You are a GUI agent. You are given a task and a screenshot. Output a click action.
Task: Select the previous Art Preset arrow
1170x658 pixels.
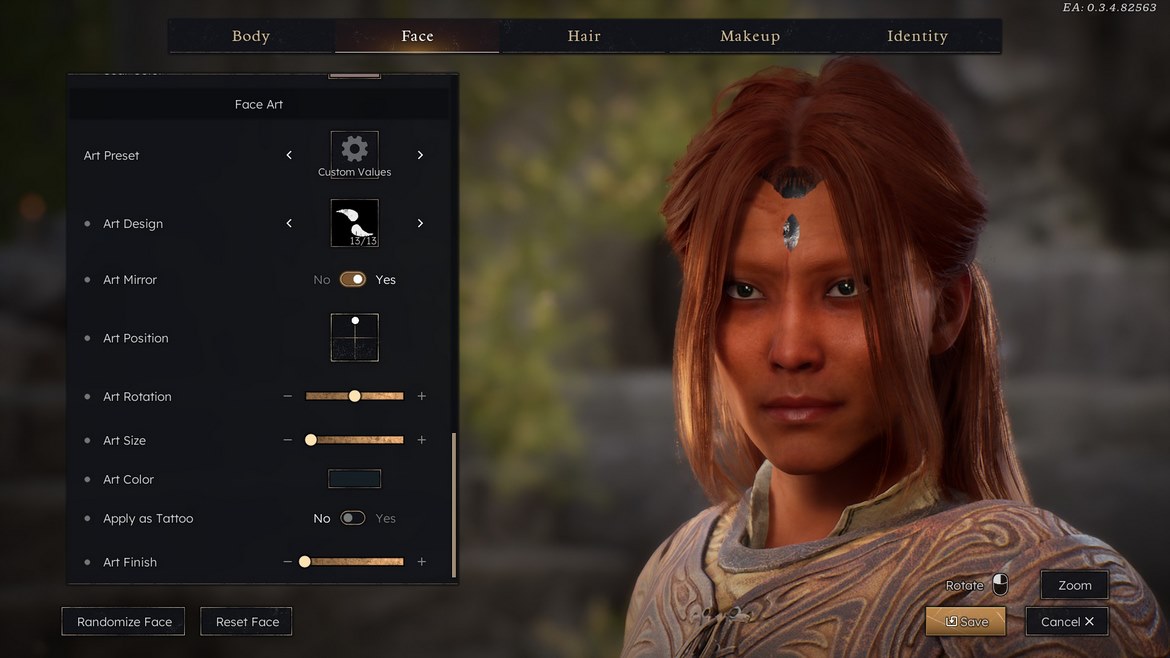coord(289,155)
